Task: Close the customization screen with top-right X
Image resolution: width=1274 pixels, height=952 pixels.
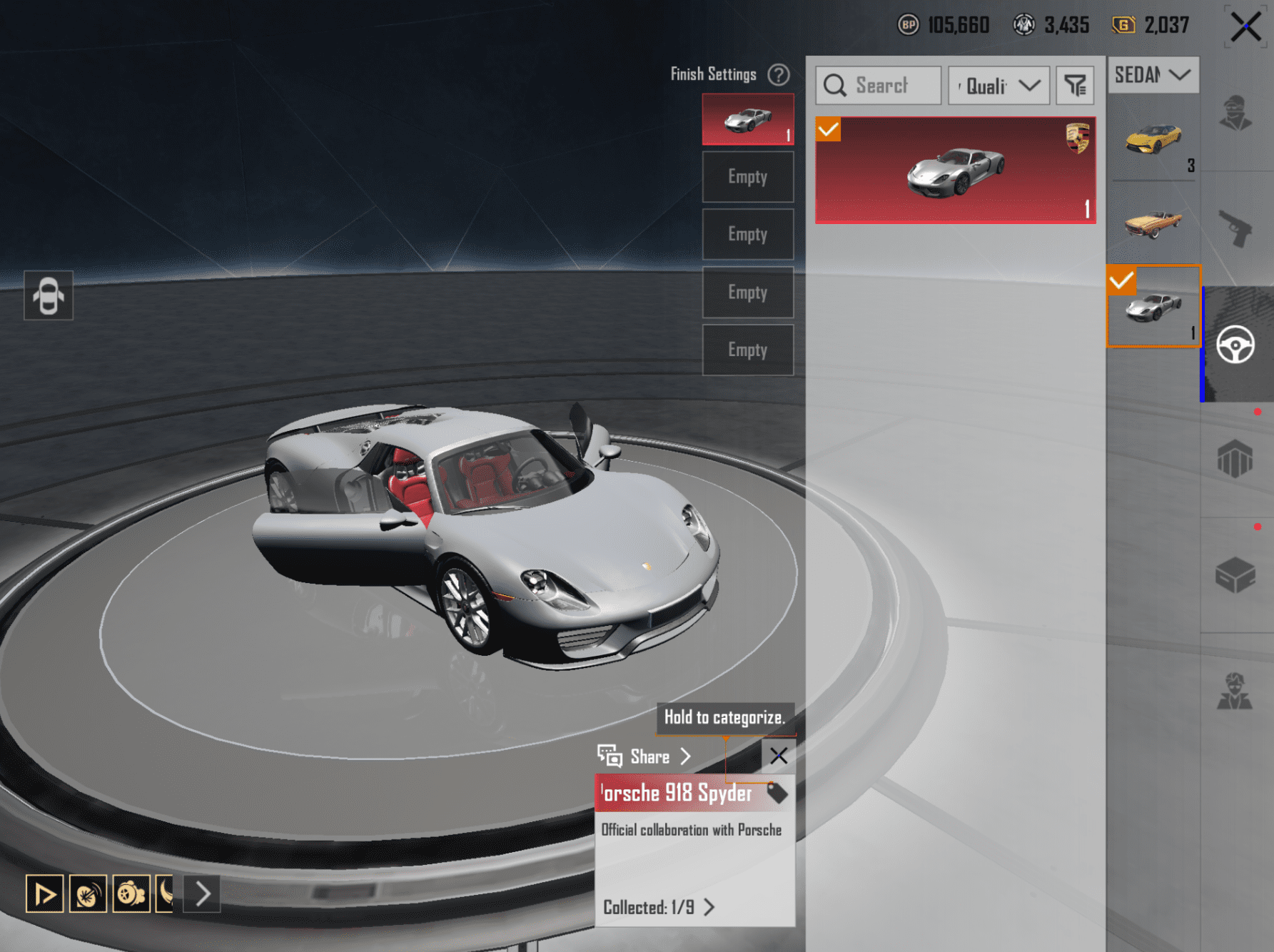Action: (1245, 28)
